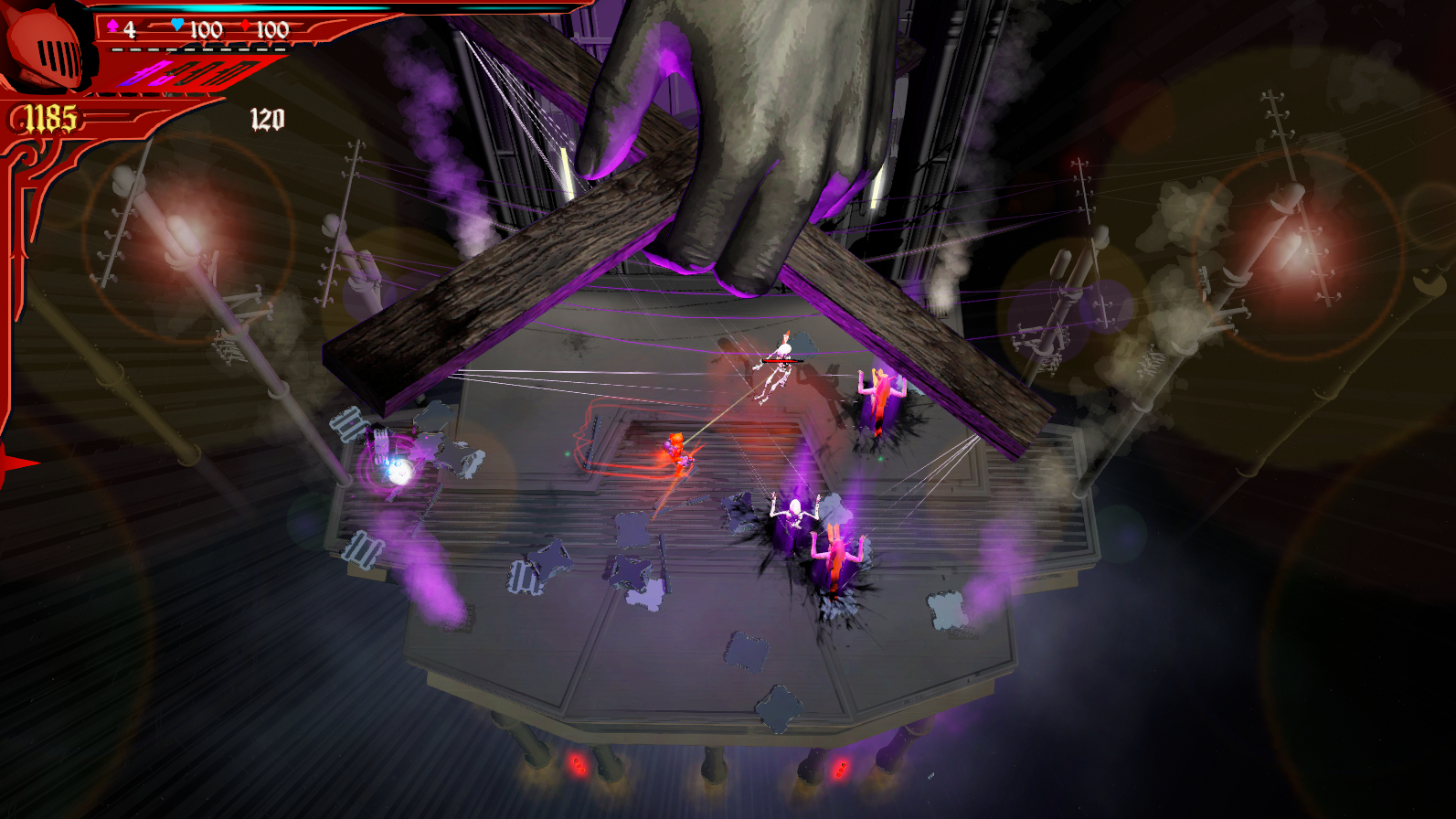The height and width of the screenshot is (819, 1456).
Task: Click the red diamond shield icon
Action: click(245, 26)
